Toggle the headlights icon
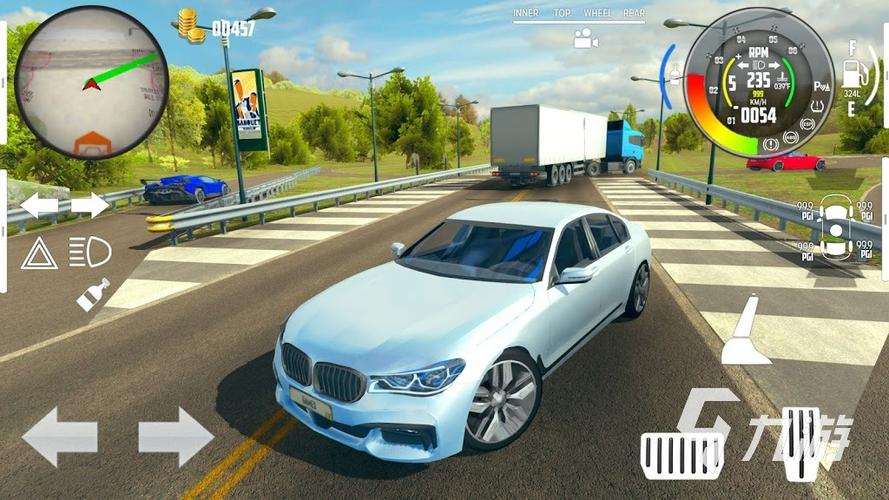The image size is (889, 500). tap(90, 254)
